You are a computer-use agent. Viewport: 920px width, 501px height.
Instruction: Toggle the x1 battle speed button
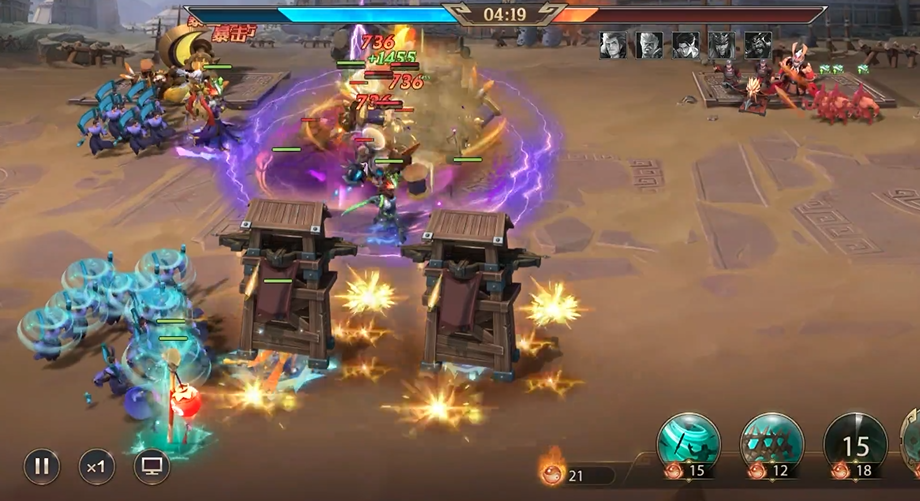97,466
